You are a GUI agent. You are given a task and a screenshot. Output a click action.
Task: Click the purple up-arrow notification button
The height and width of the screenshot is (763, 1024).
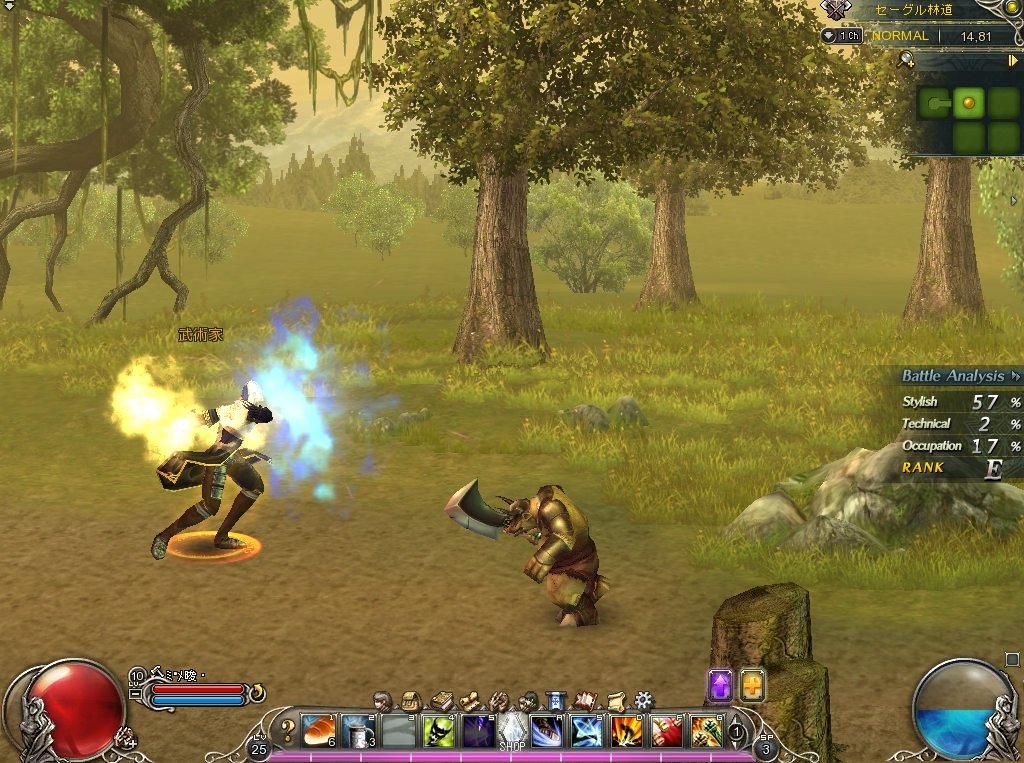720,685
